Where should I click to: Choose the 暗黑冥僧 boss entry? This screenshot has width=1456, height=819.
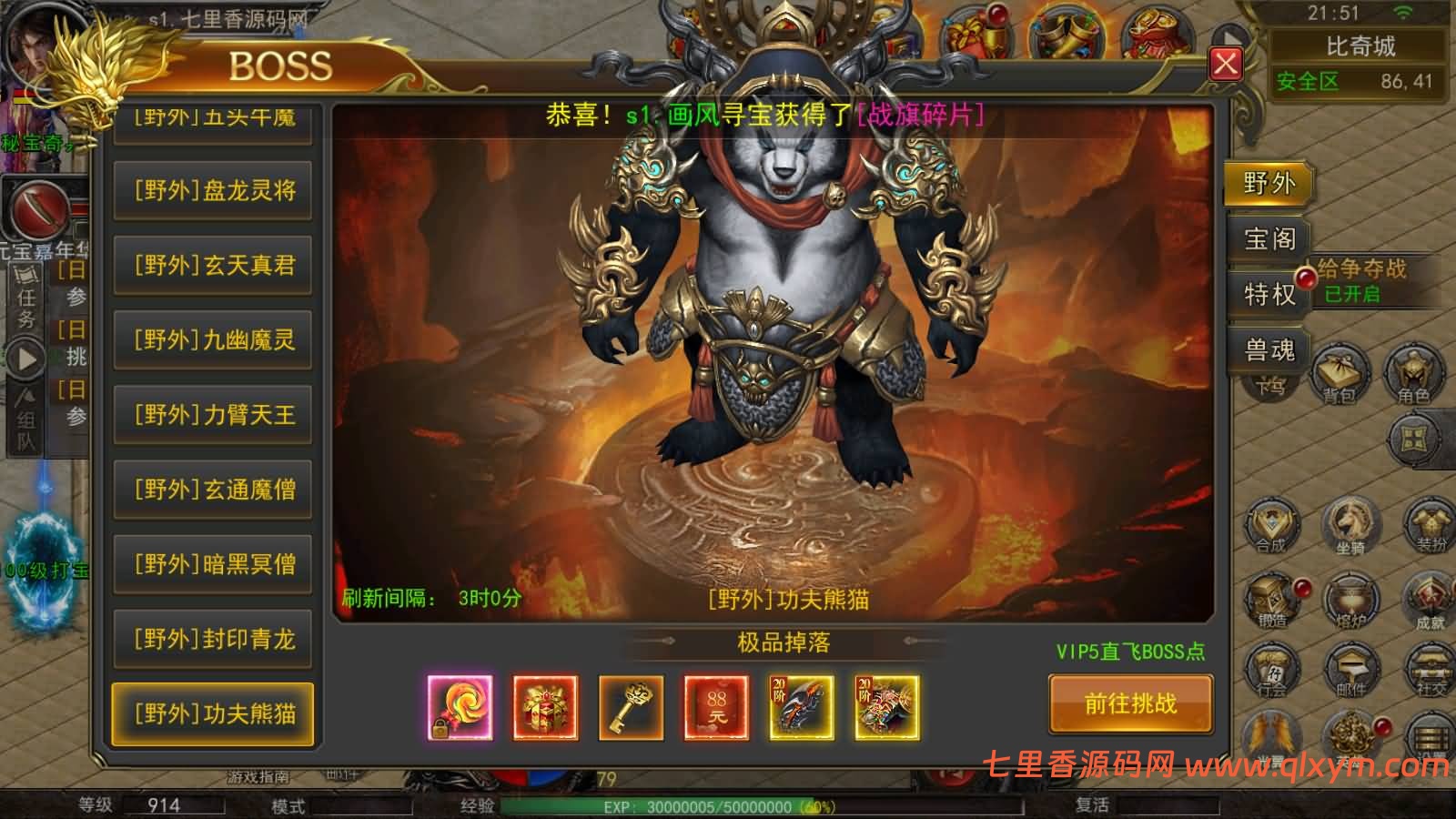(x=213, y=563)
